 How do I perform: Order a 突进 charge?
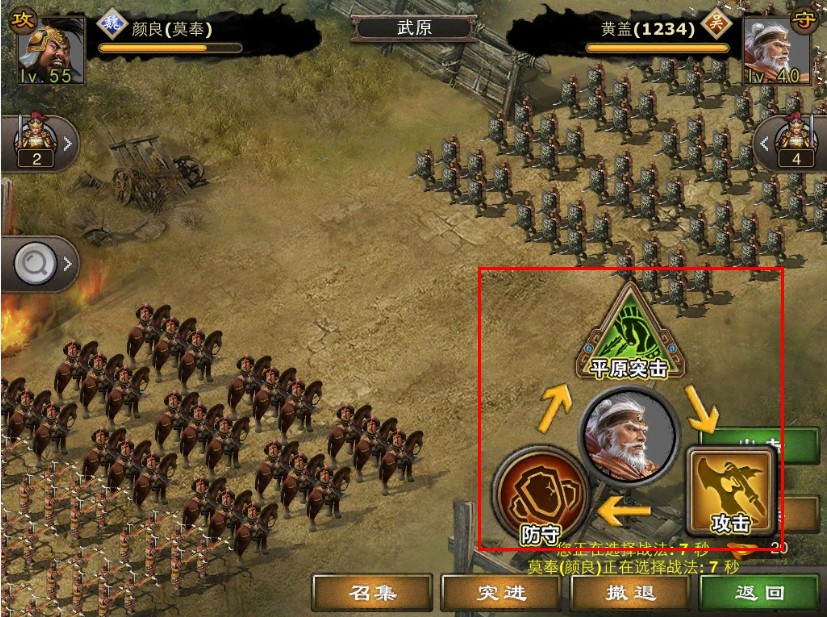pyautogui.click(x=501, y=592)
